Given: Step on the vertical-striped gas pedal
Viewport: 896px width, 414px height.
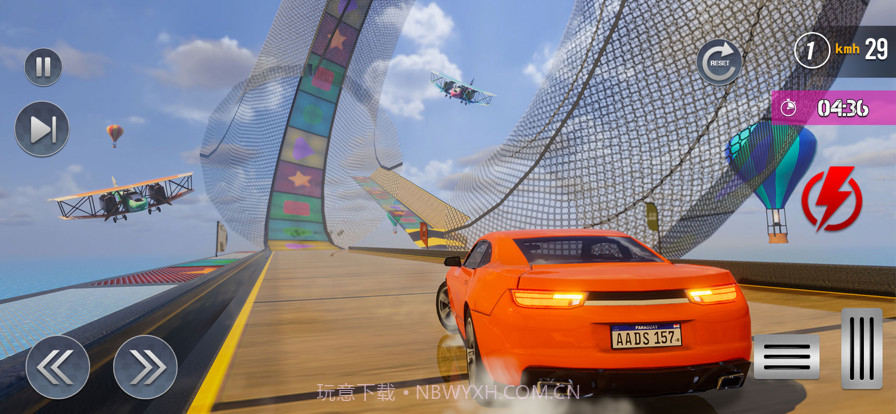Looking at the screenshot, I should tap(861, 347).
